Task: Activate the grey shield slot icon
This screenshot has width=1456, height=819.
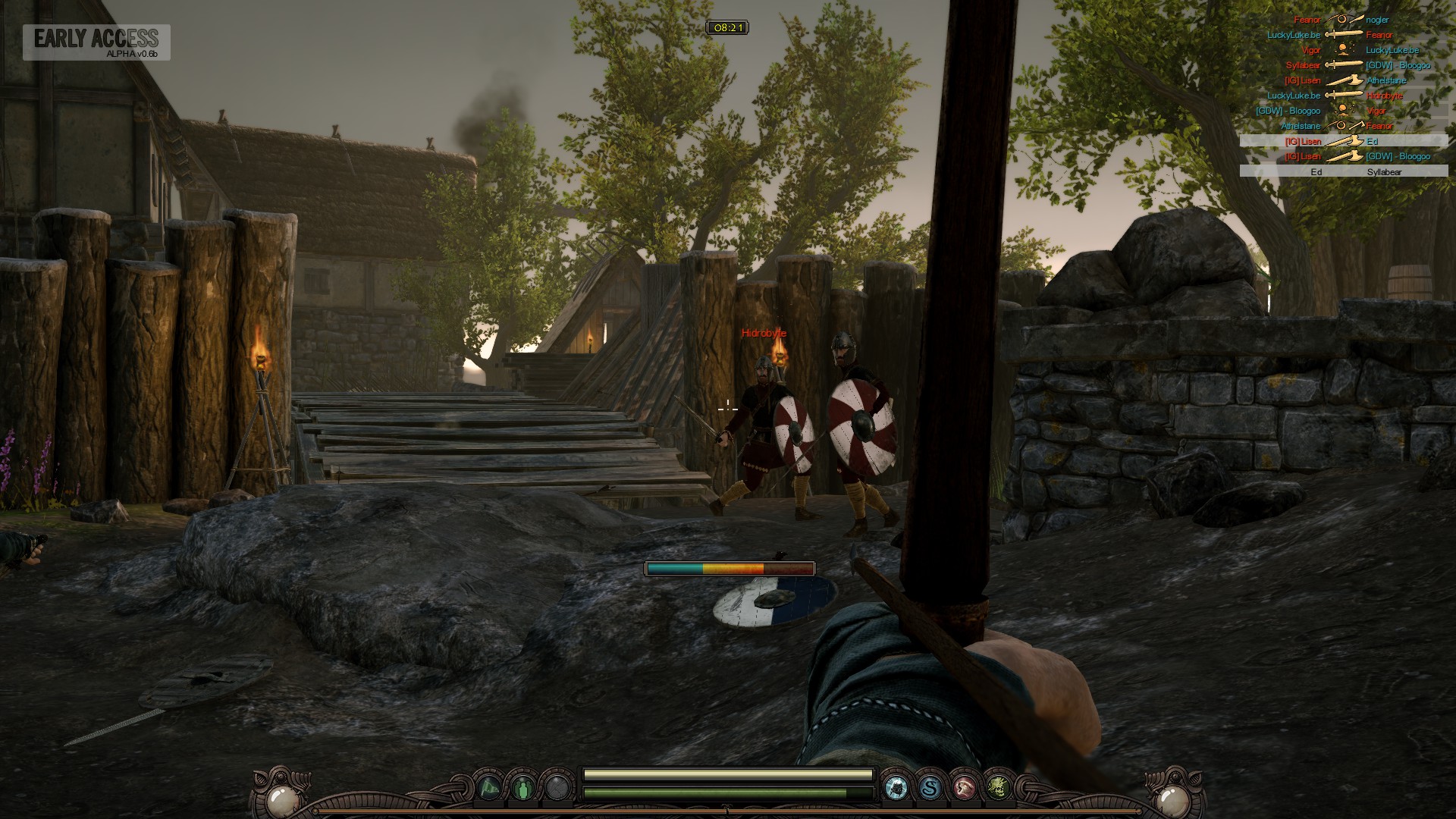Action: point(557,789)
